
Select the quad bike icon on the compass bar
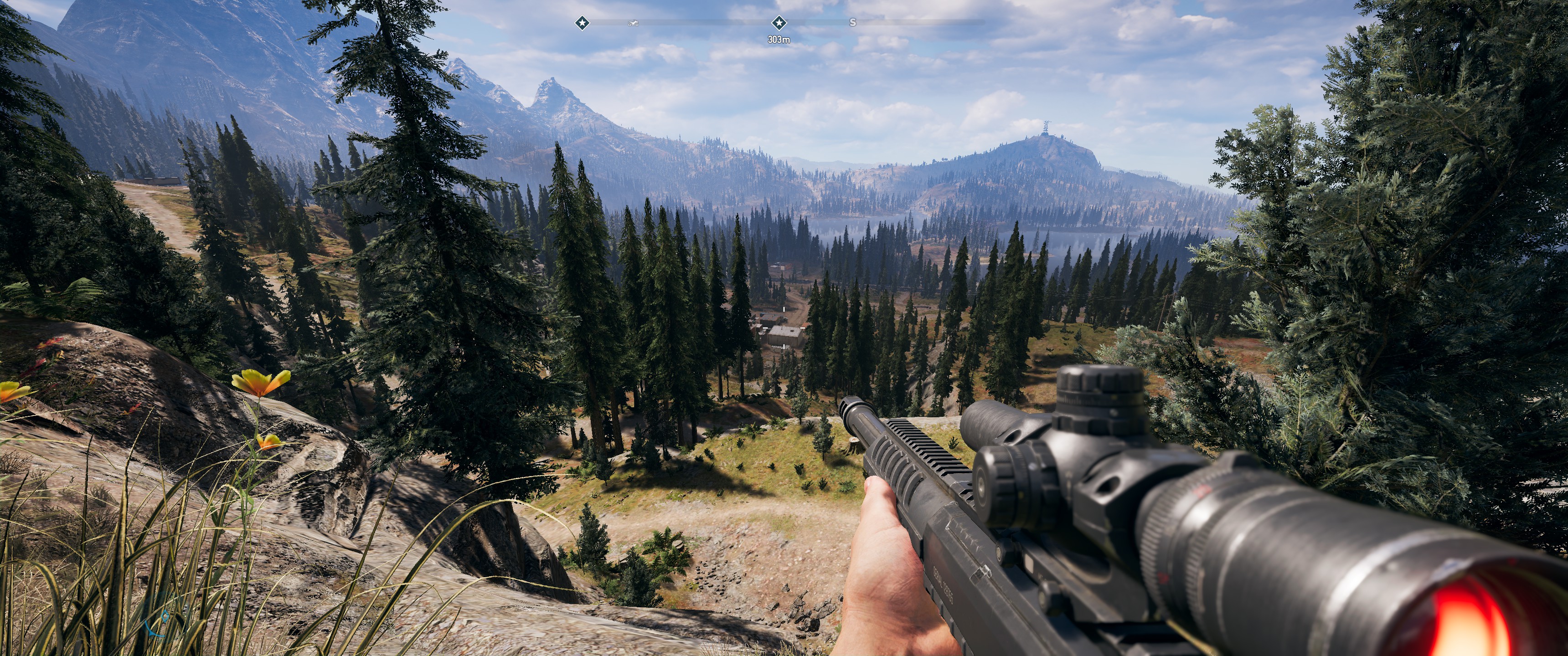click(633, 23)
